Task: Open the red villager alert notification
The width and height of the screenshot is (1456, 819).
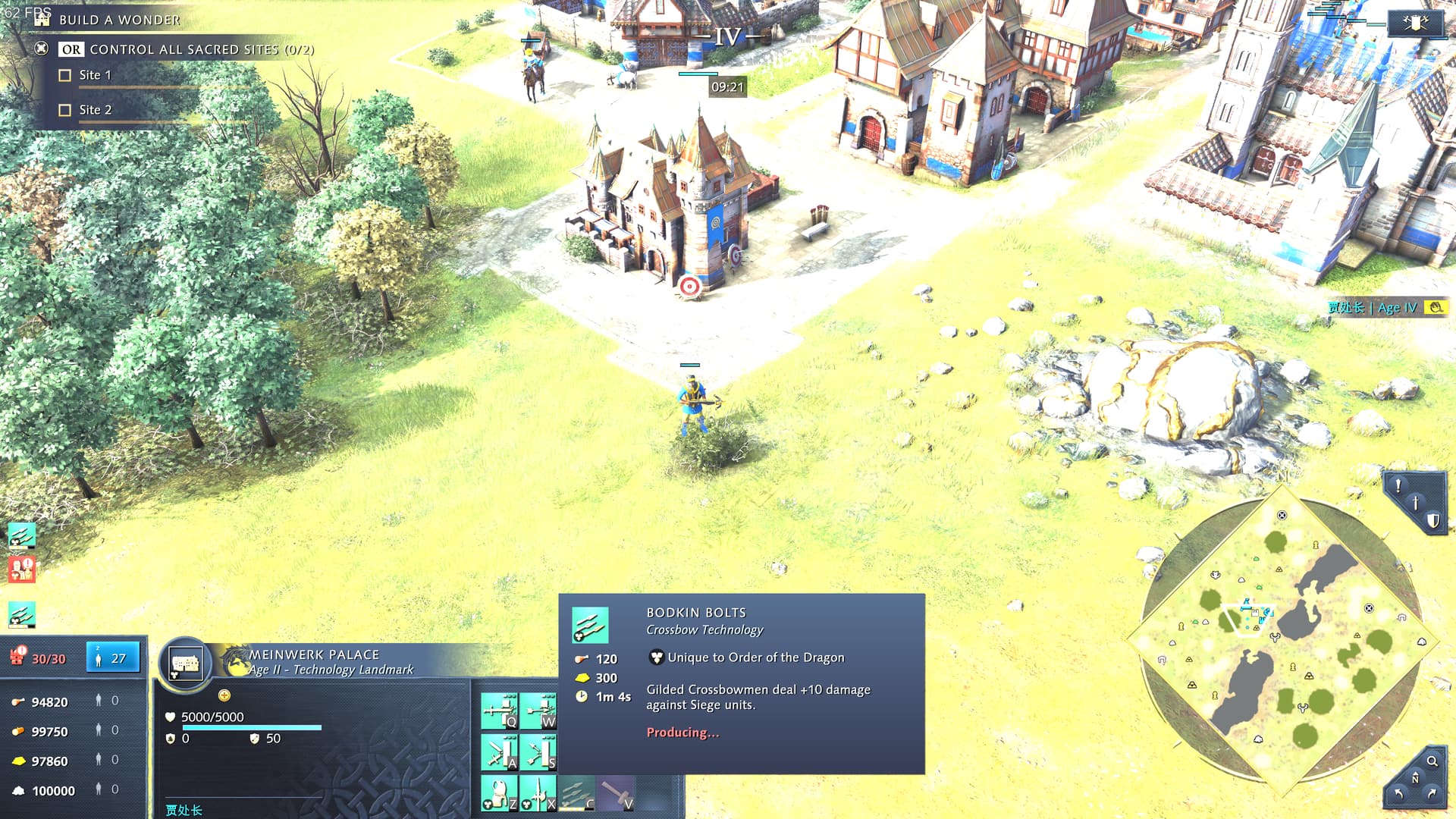Action: point(22,569)
